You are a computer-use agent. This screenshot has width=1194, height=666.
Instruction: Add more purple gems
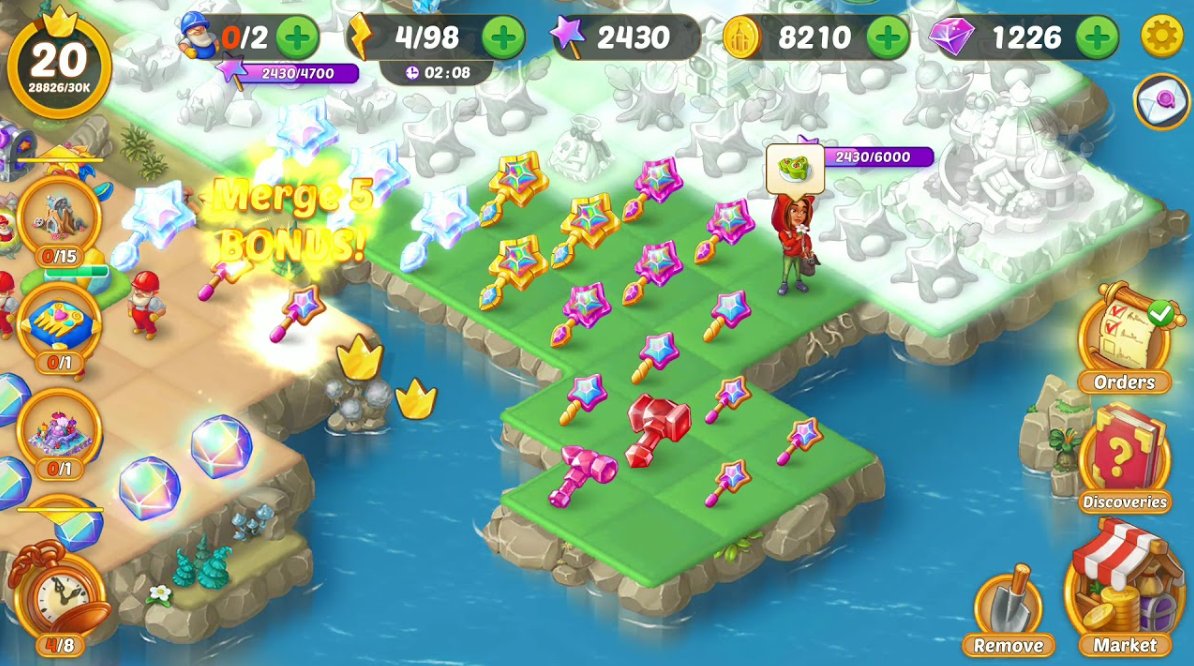click(x=1097, y=37)
